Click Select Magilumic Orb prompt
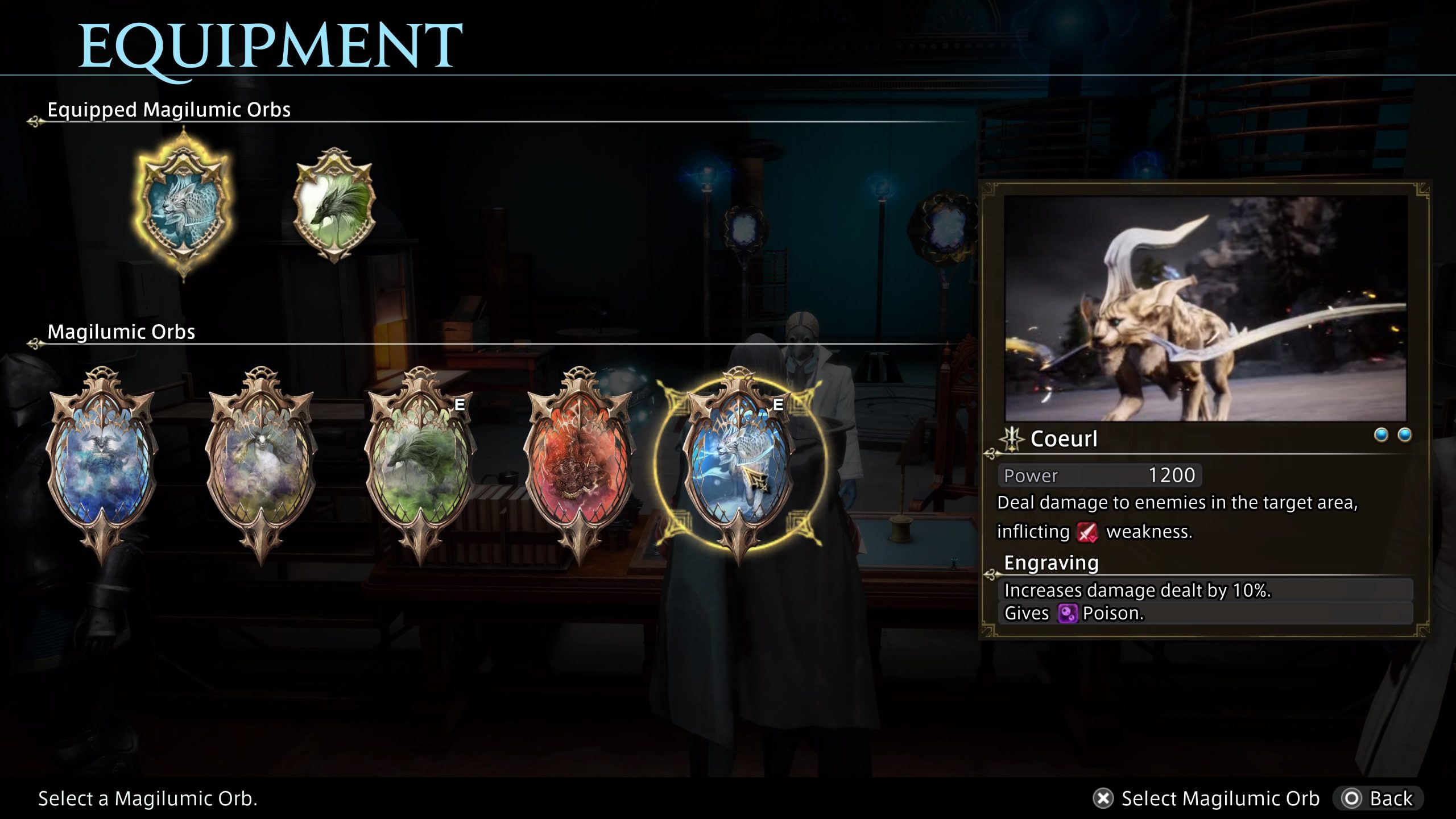Image resolution: width=1456 pixels, height=819 pixels. point(1206,799)
